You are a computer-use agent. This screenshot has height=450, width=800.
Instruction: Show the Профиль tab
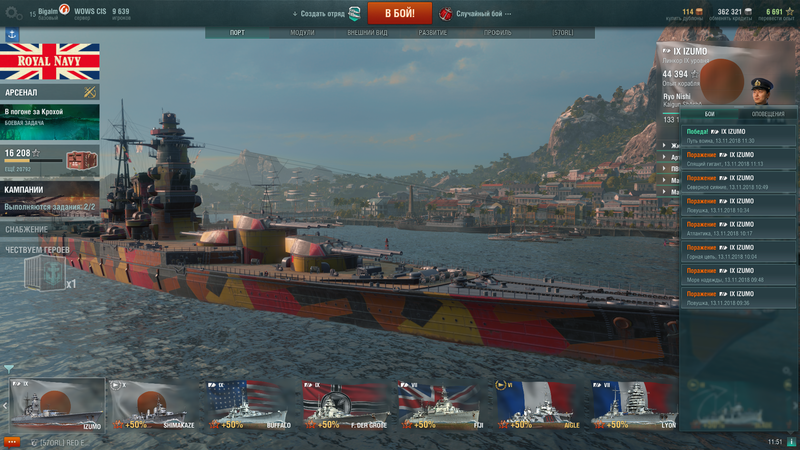(x=497, y=33)
